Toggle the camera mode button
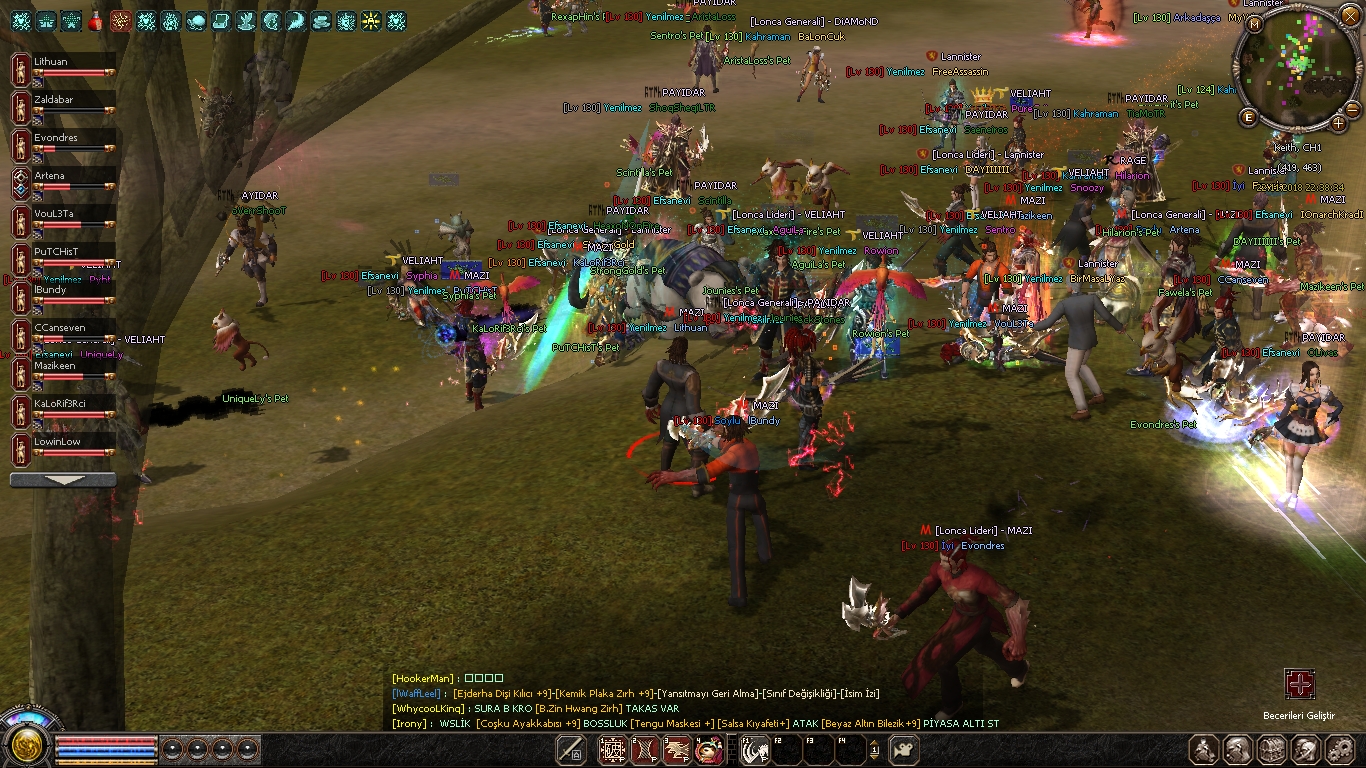Image resolution: width=1366 pixels, height=768 pixels. 904,749
